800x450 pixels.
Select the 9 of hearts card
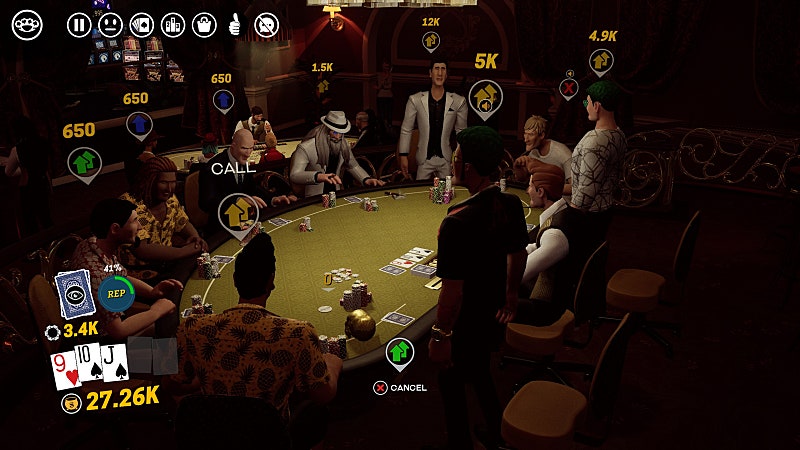pyautogui.click(x=66, y=369)
